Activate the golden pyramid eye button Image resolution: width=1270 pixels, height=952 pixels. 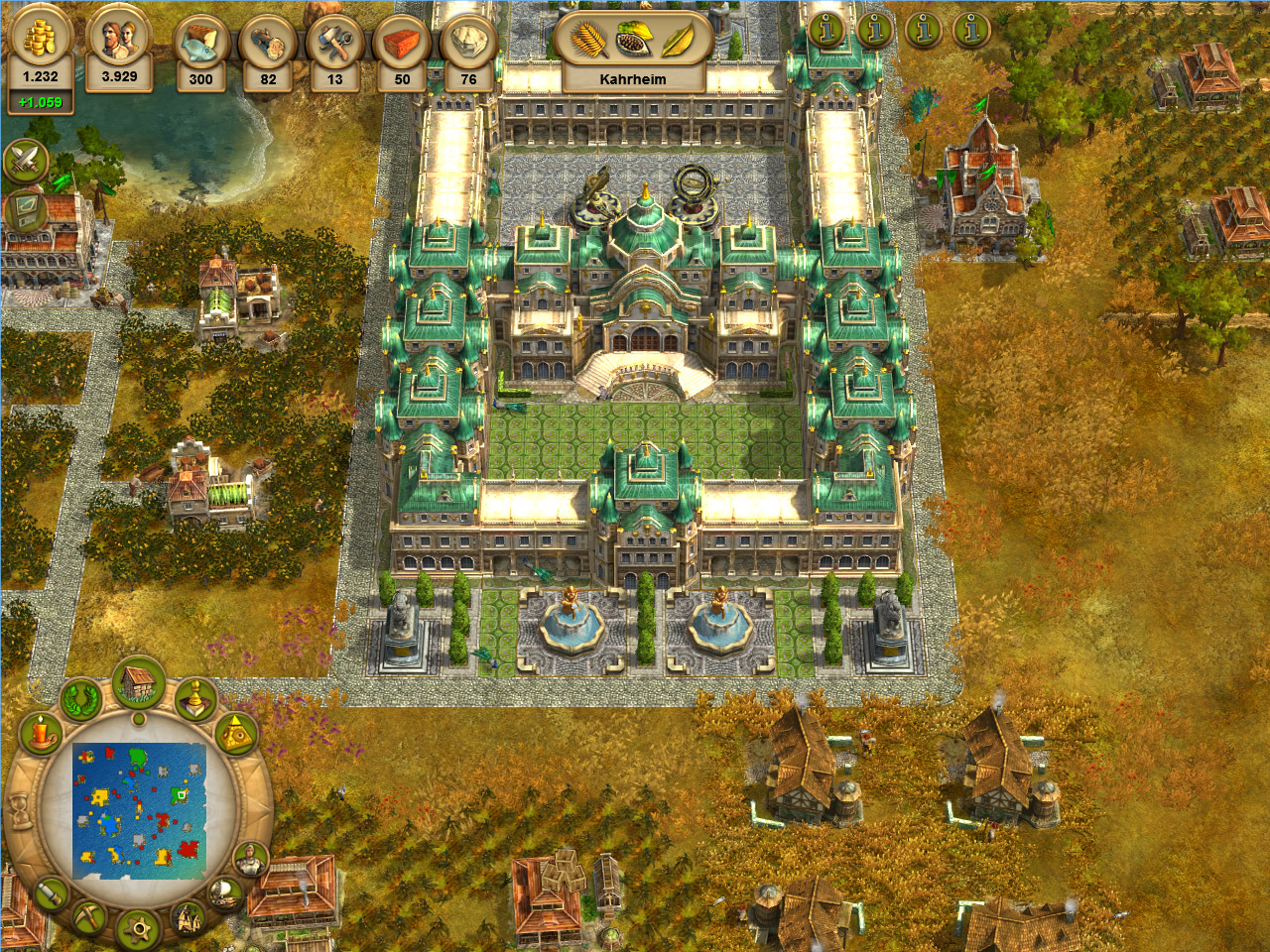pos(236,735)
